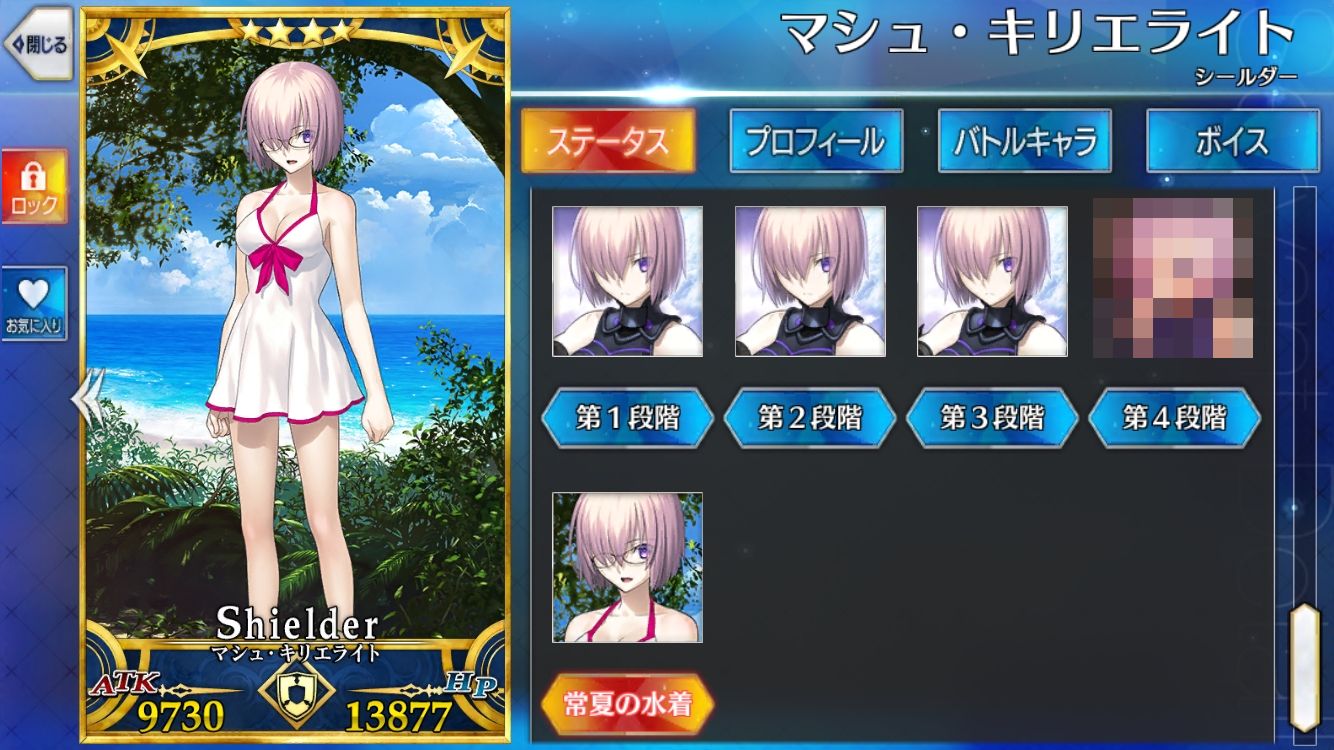Select the 第1段階 ascension button

(x=627, y=418)
